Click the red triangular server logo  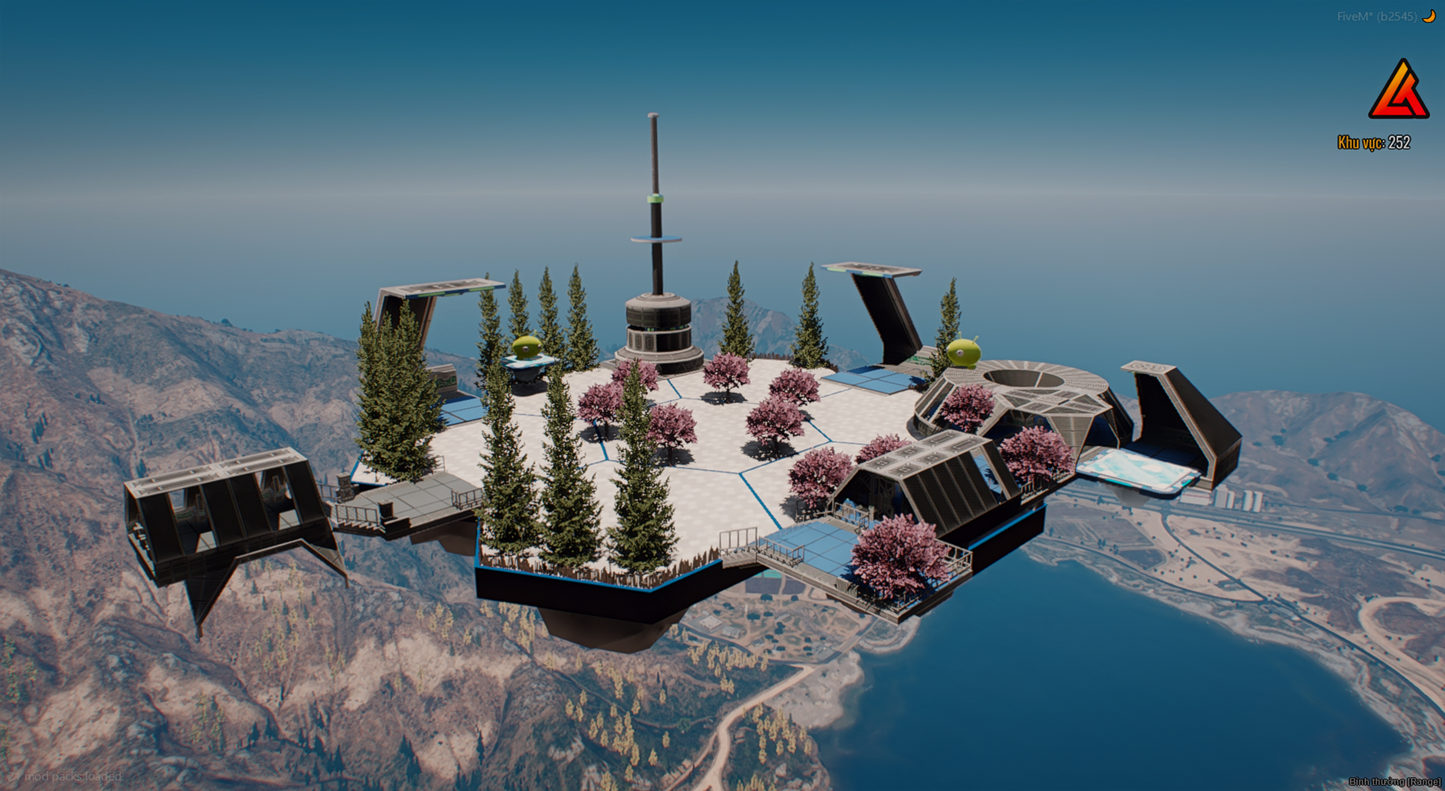click(x=1398, y=92)
